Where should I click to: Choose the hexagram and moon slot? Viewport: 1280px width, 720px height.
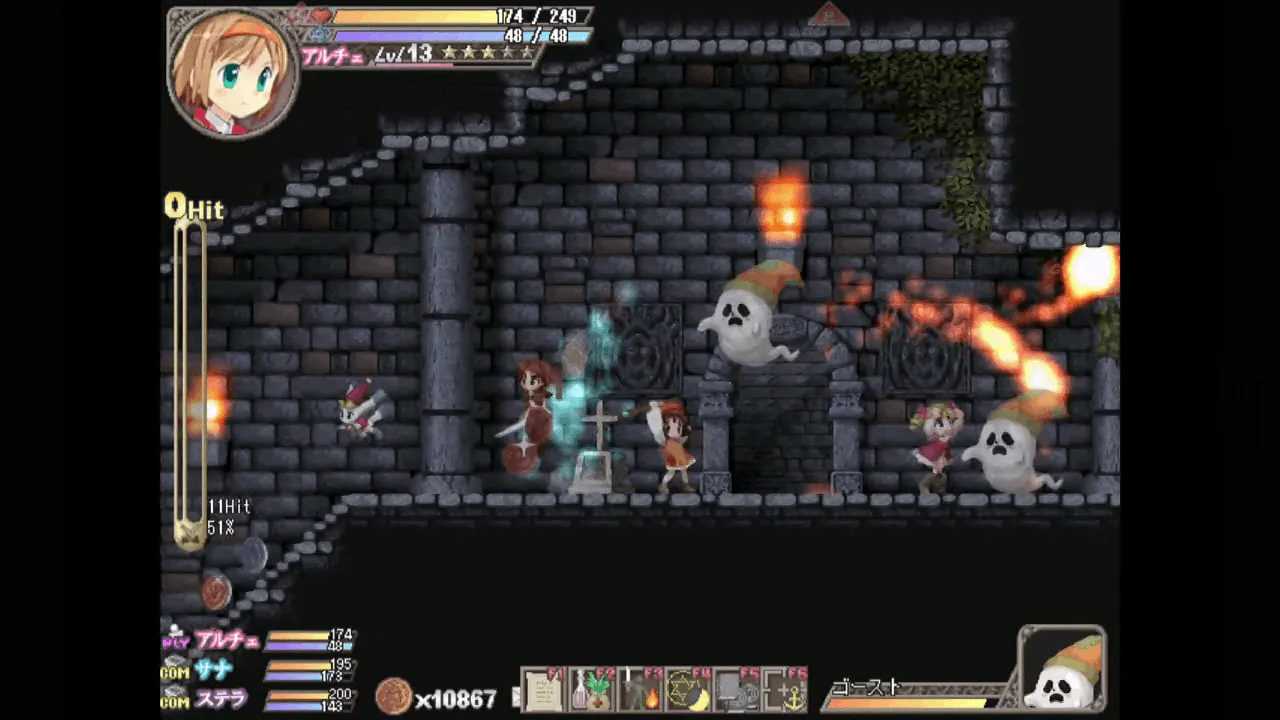(x=688, y=690)
